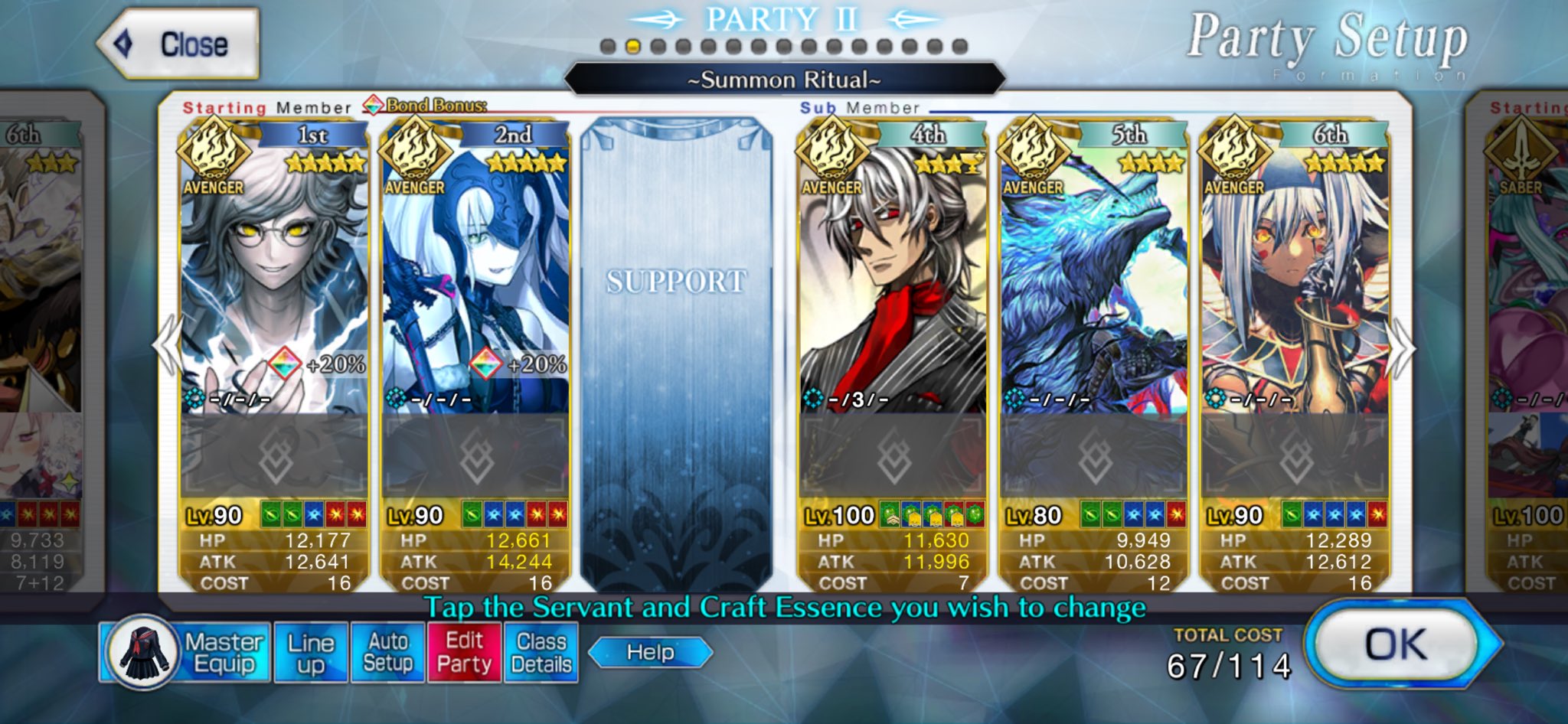1568x724 pixels.
Task: Close the Party Setup screen
Action: point(179,44)
